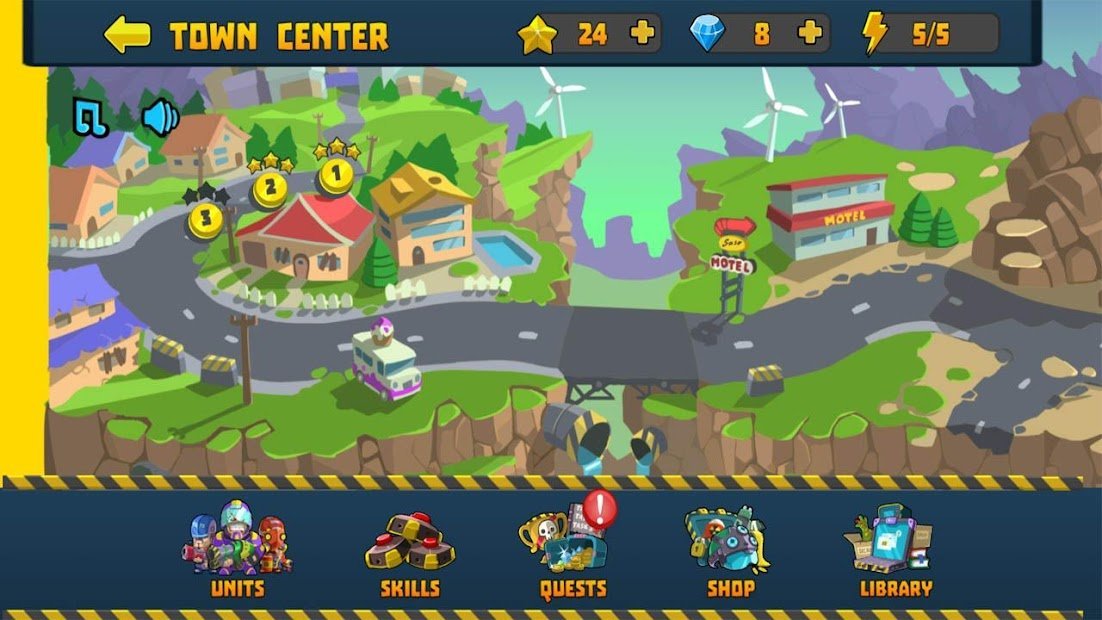Go back using the yellow arrow
This screenshot has height=620, width=1102.
[127, 35]
